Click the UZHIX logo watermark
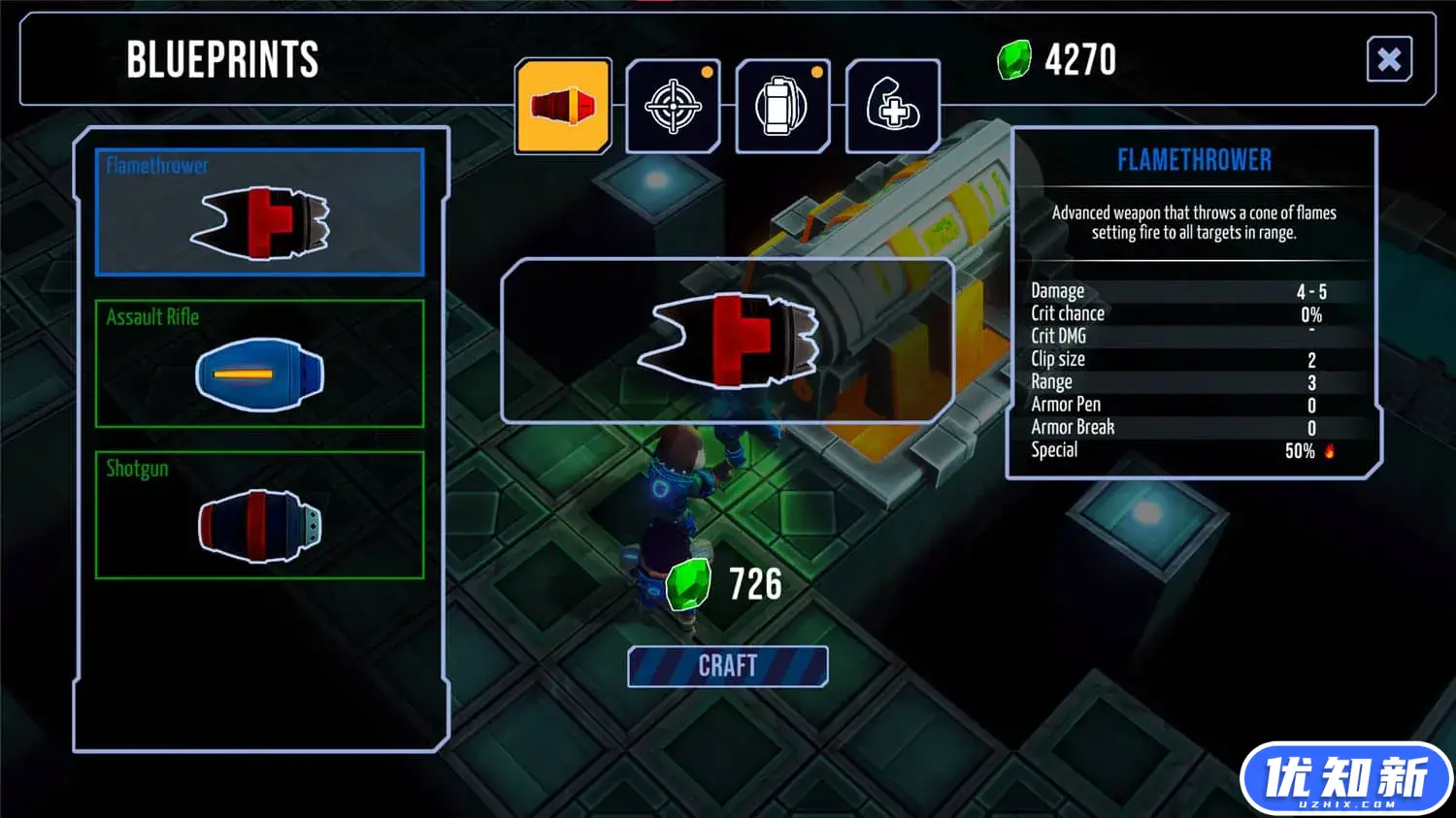Viewport: 1456px width, 818px height. (x=1345, y=779)
